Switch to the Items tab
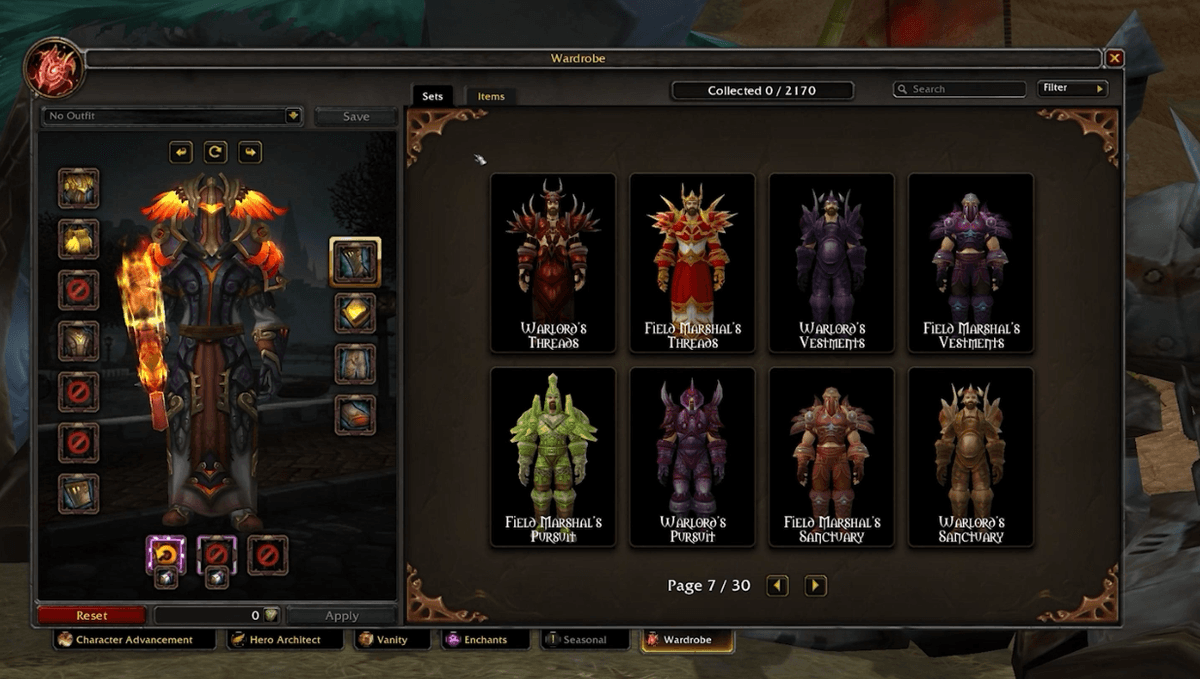 (491, 96)
